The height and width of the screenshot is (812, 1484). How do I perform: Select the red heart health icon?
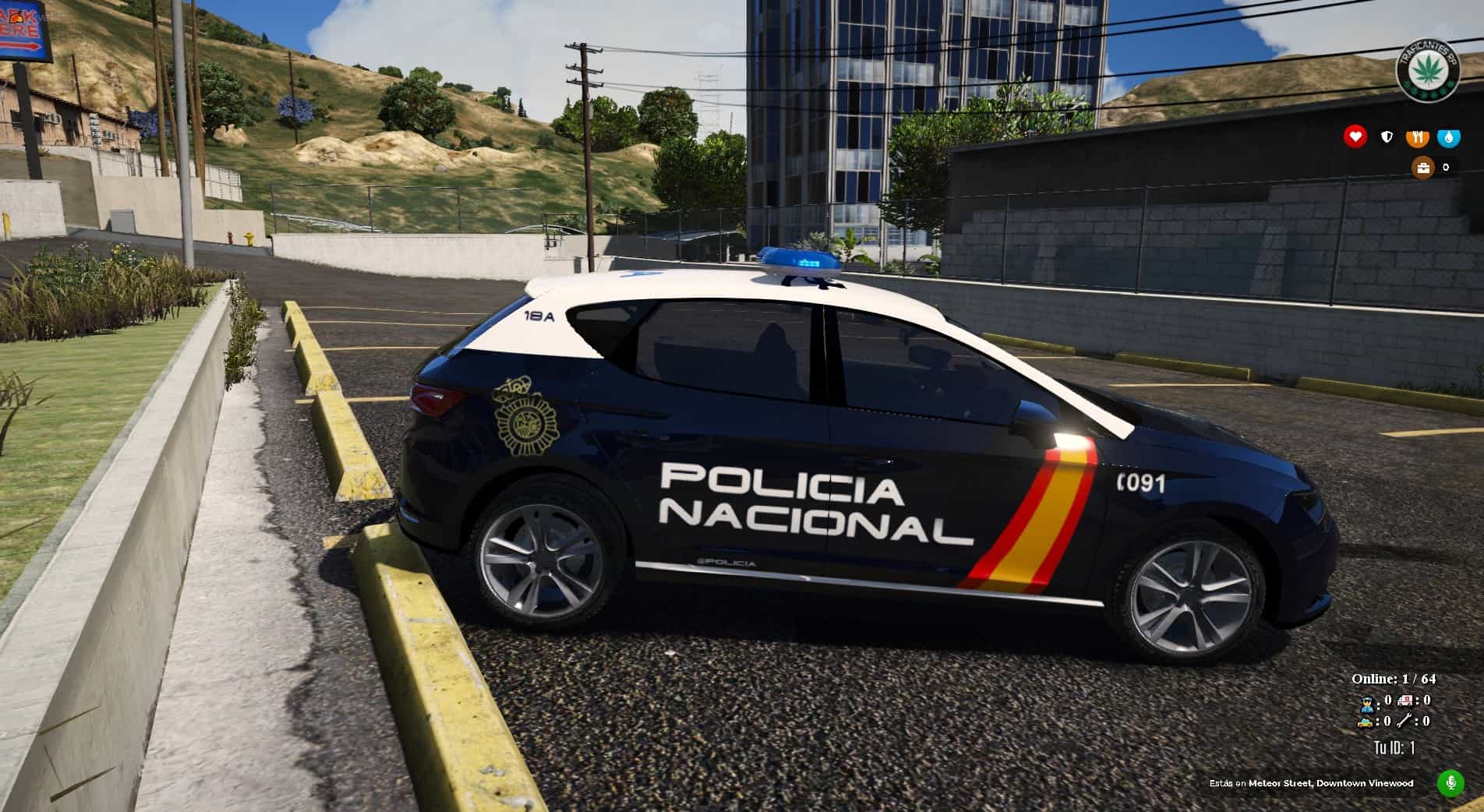point(1355,136)
